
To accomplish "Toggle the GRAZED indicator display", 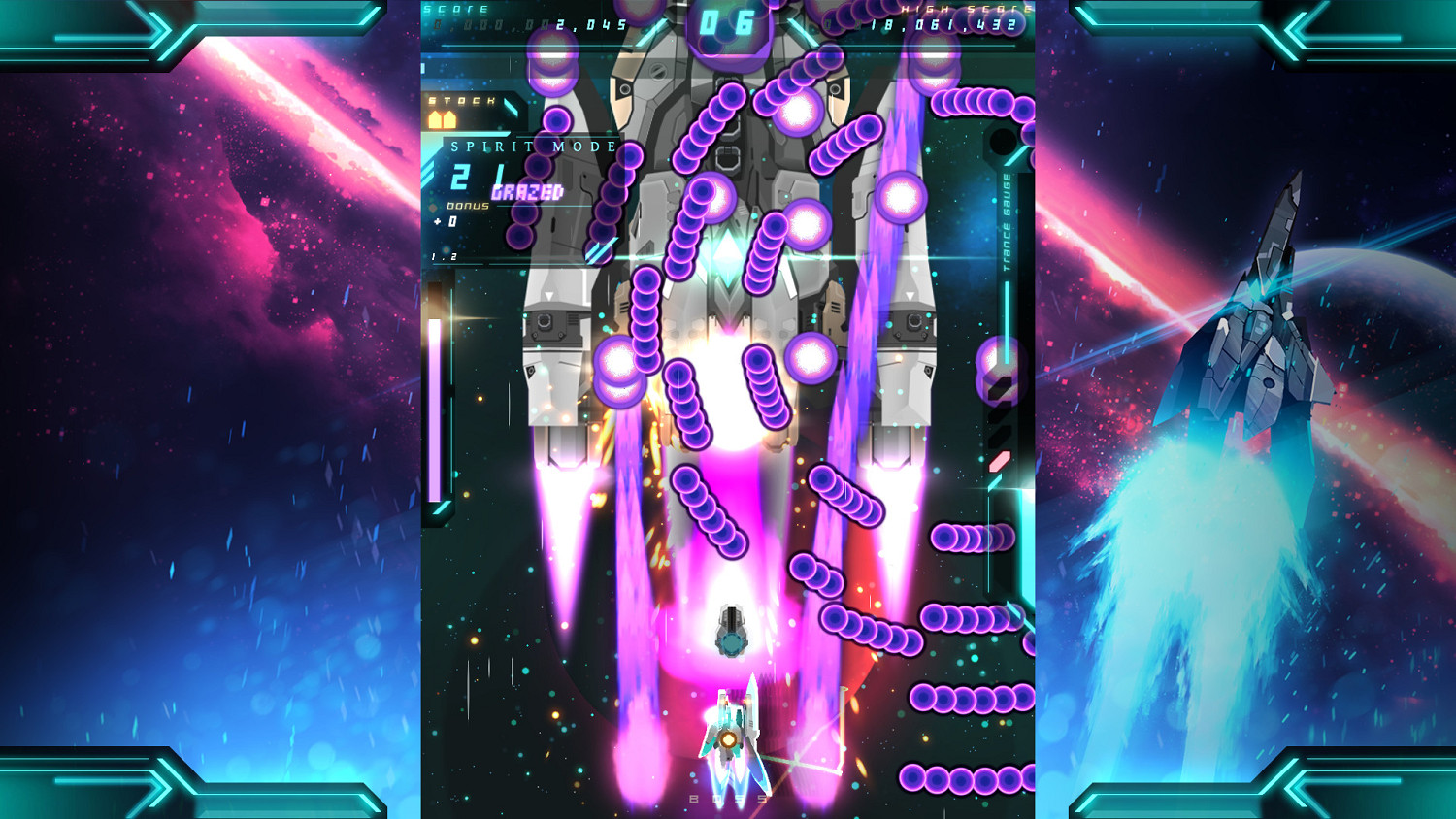I will pyautogui.click(x=527, y=191).
